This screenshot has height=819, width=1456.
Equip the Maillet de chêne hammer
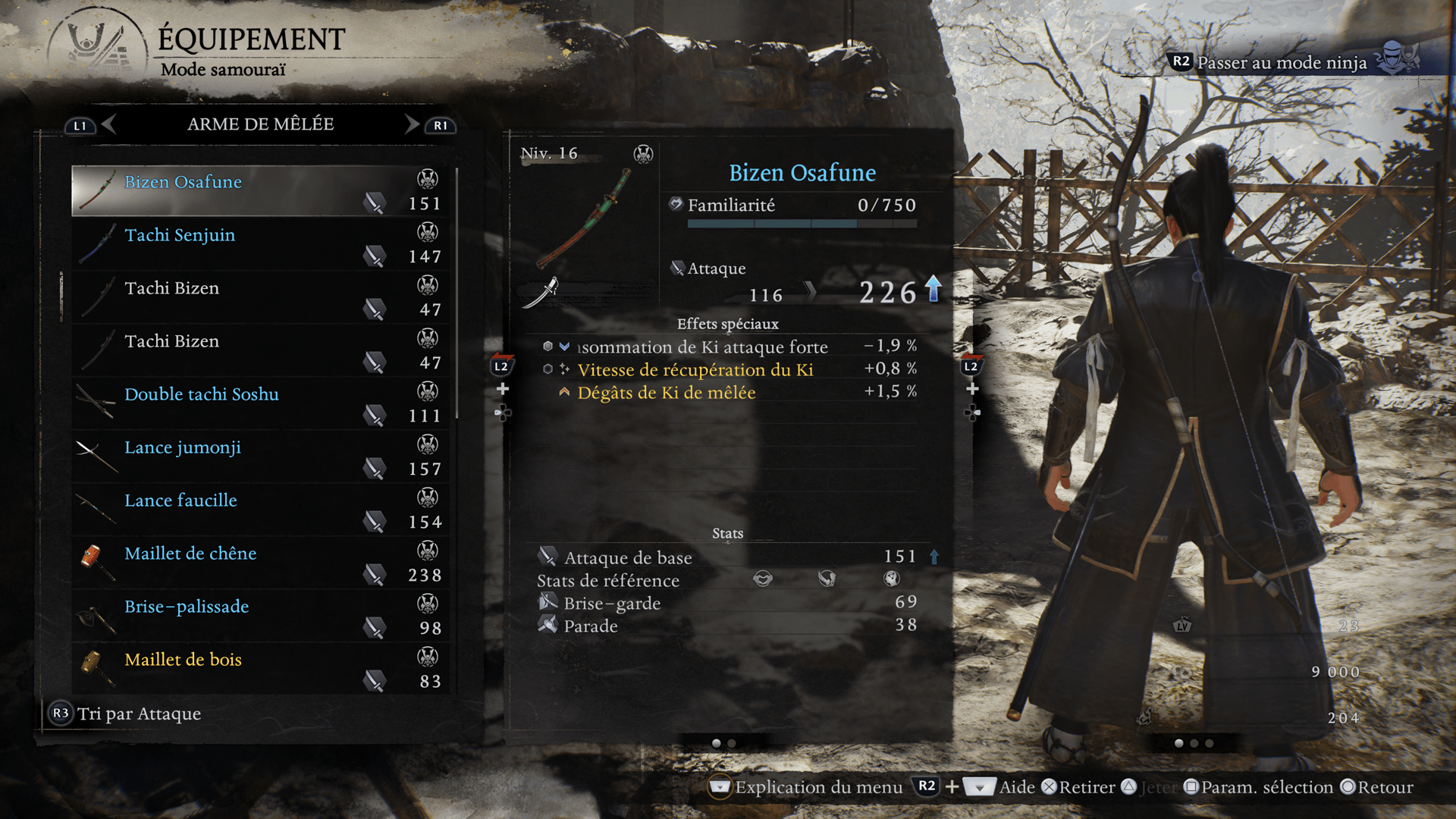[262, 563]
